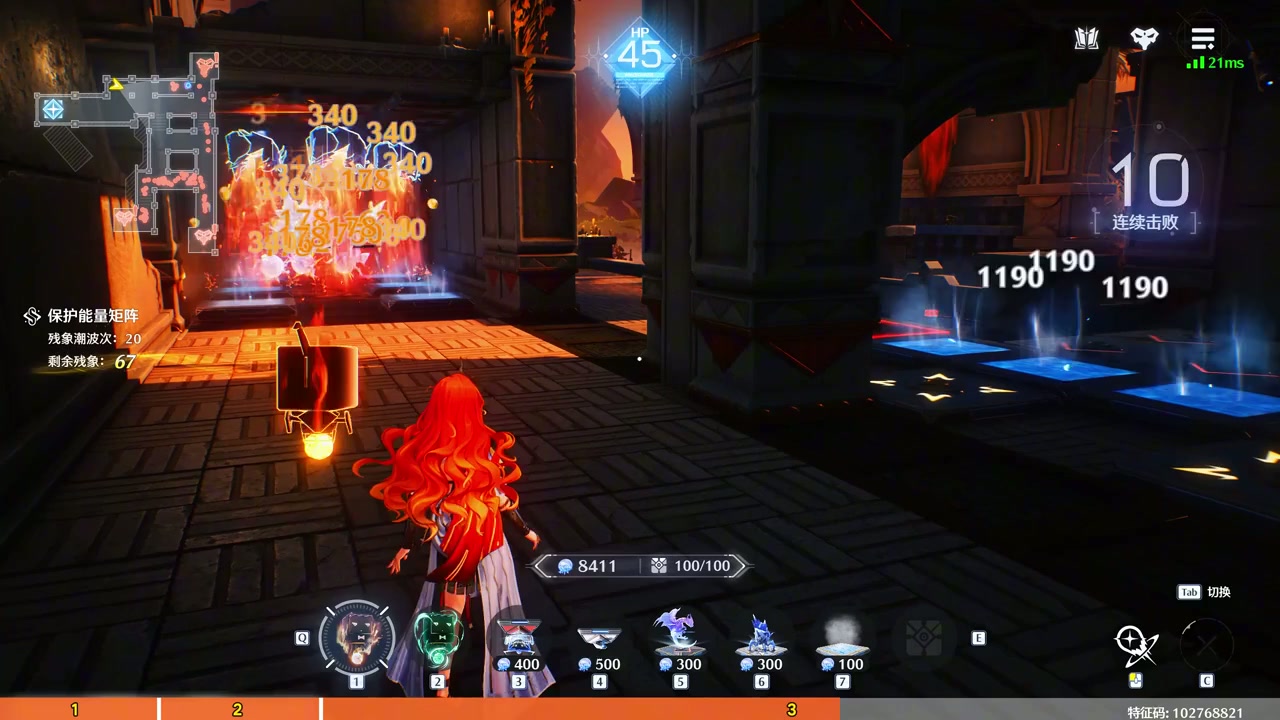This screenshot has width=1280, height=720.
Task: Choose the trap costing 500 in slot 4
Action: coord(599,640)
